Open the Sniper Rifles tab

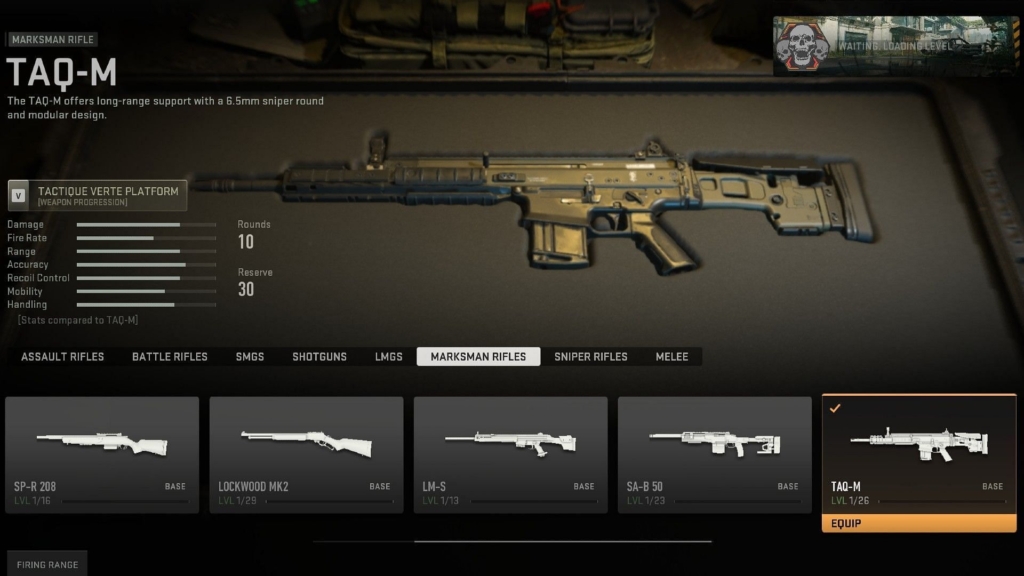click(590, 357)
